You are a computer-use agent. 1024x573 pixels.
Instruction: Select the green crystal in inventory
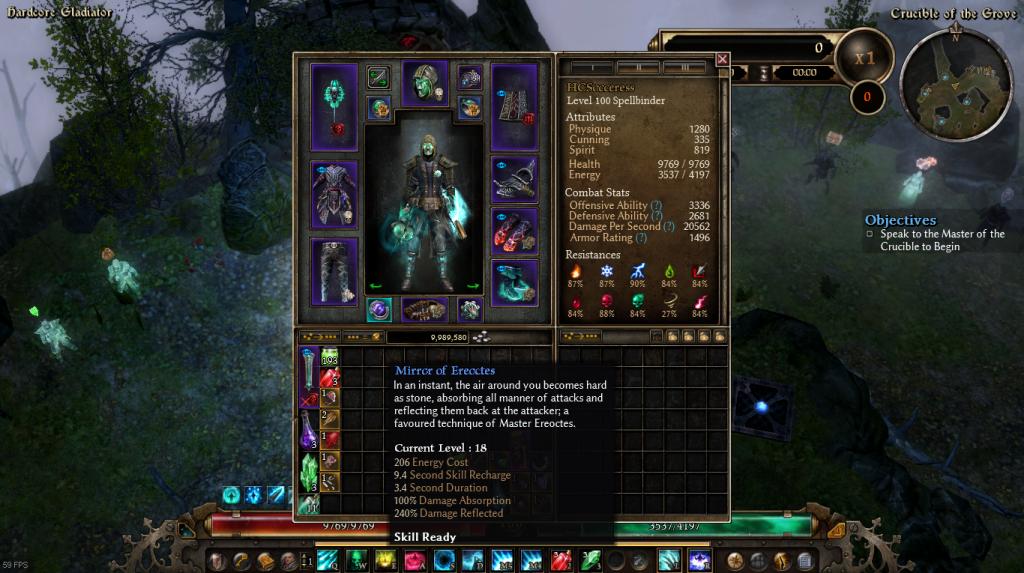pos(309,467)
